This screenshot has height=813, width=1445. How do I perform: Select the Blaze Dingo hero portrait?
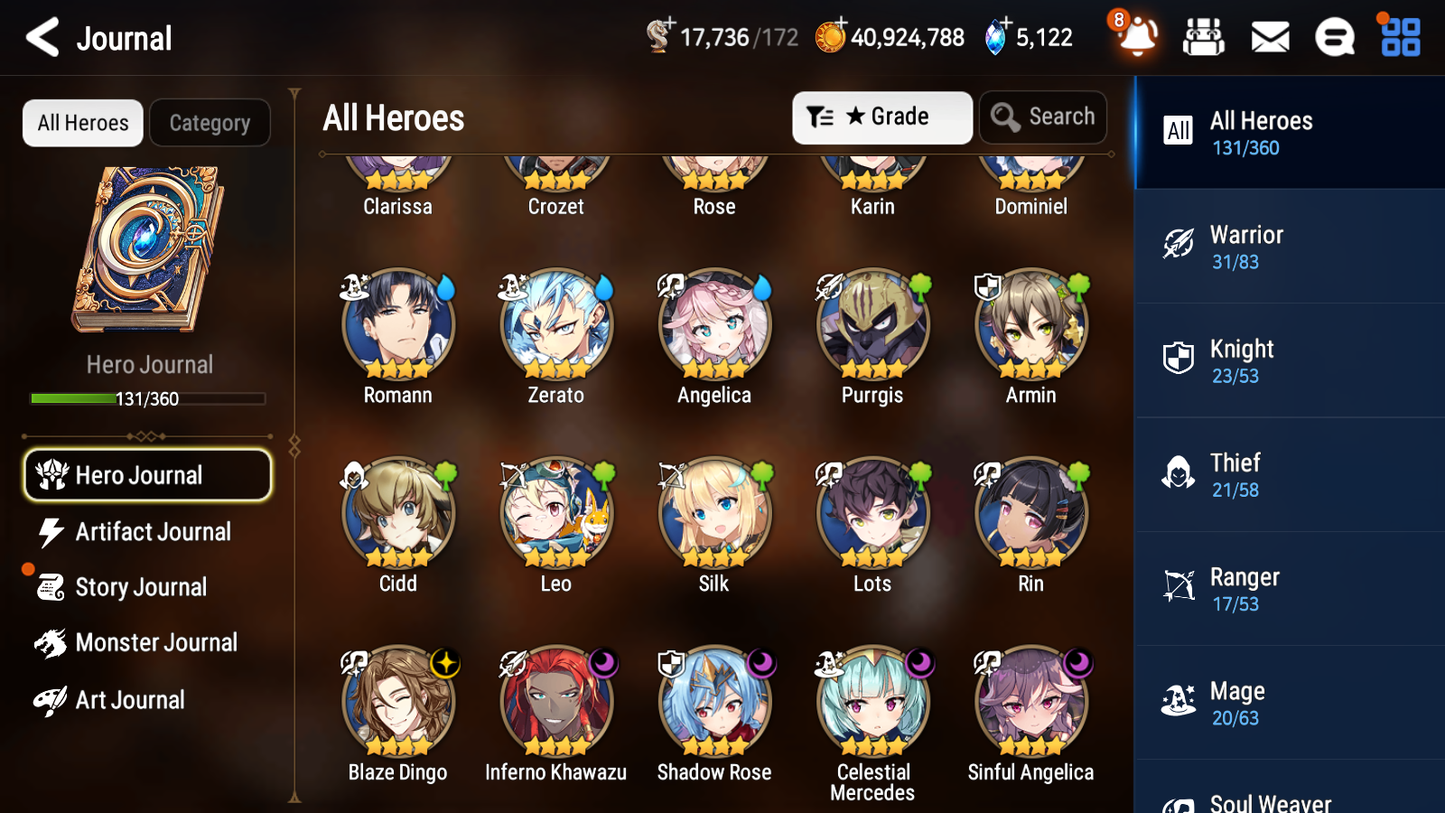398,700
